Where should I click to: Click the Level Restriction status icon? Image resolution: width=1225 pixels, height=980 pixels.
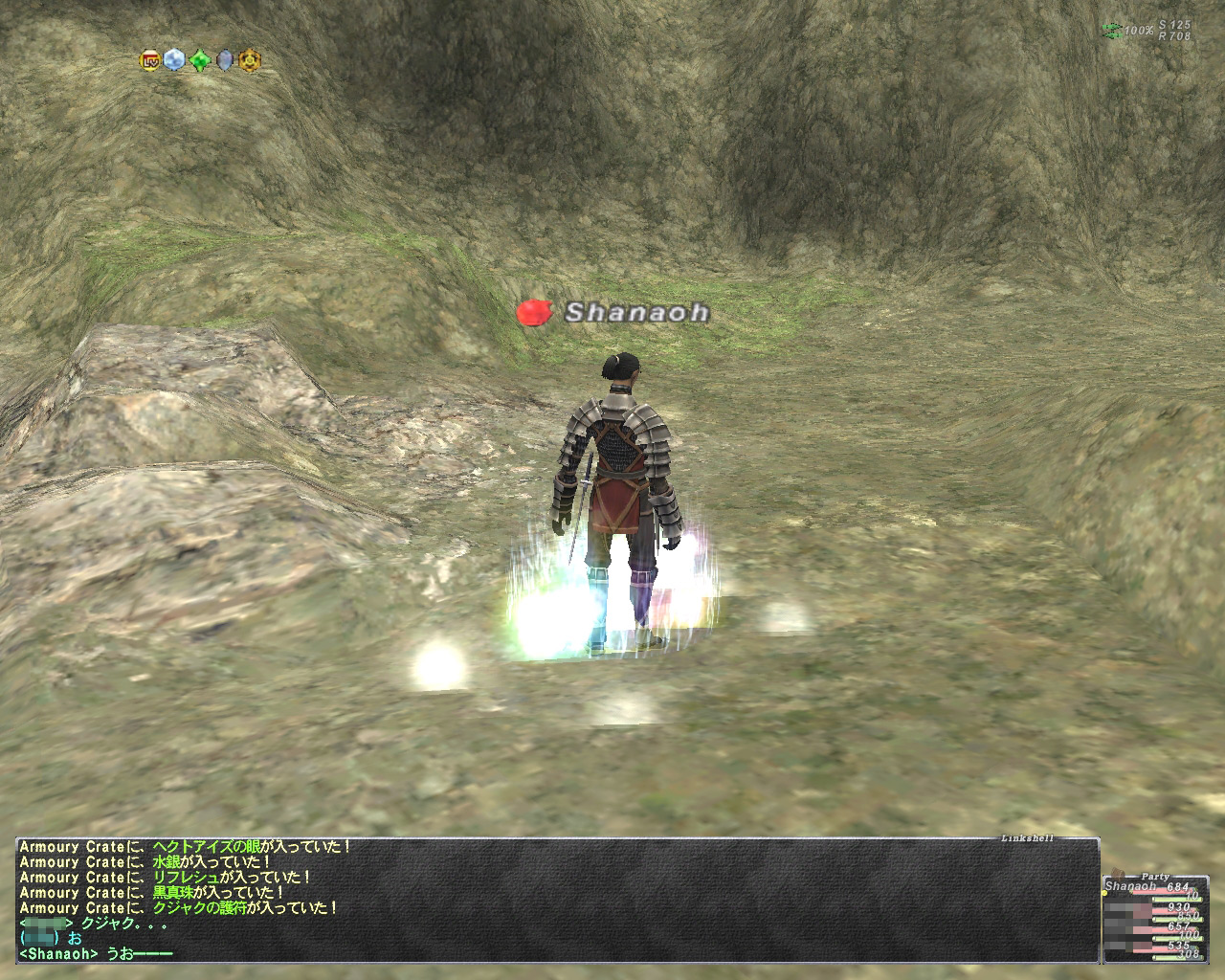point(150,60)
